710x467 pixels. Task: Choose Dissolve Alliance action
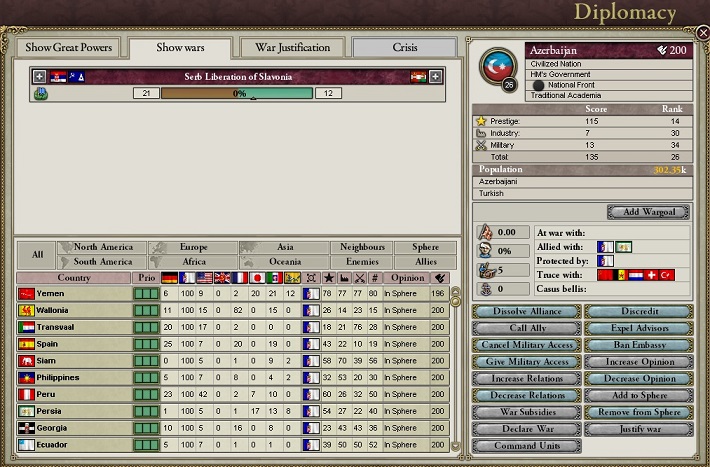(x=527, y=311)
